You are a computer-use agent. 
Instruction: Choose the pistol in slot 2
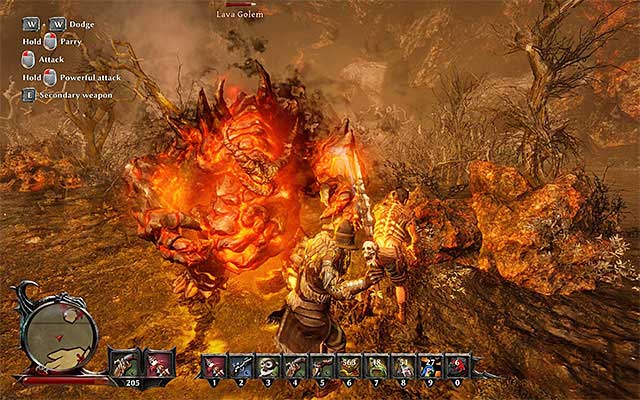[241, 365]
